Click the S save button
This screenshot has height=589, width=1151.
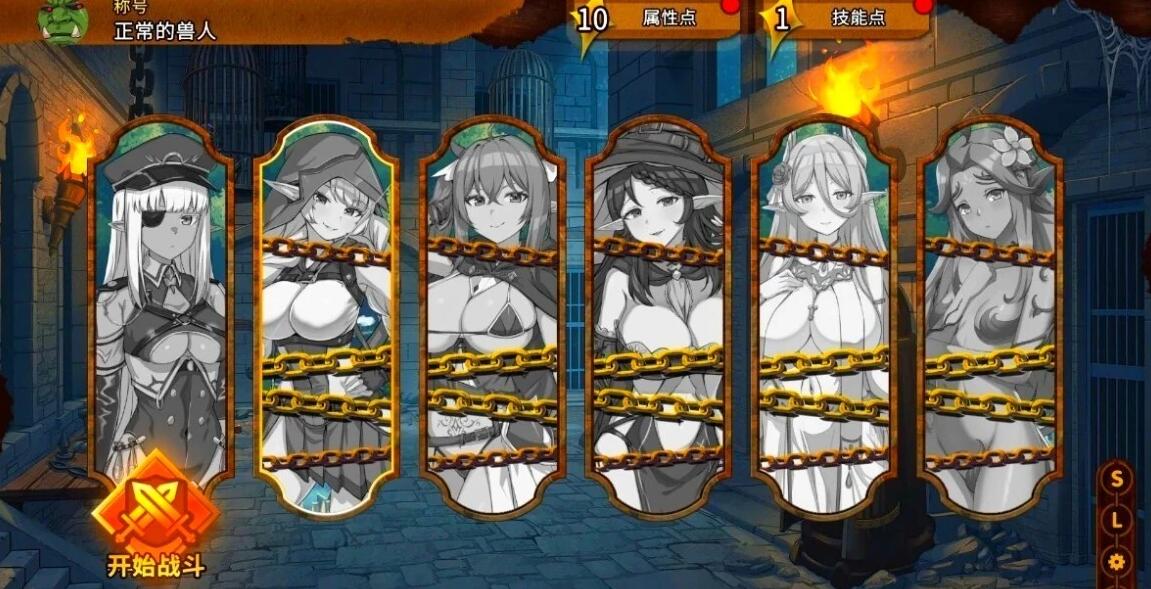coord(1116,478)
